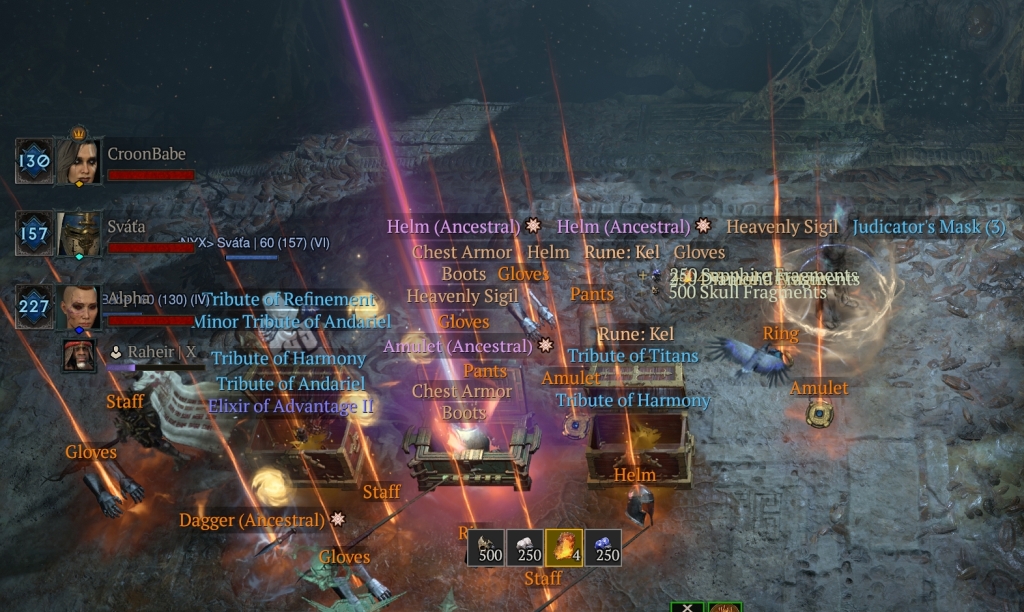1024x612 pixels.
Task: Click Sváťa's party member portrait
Action: [78, 233]
